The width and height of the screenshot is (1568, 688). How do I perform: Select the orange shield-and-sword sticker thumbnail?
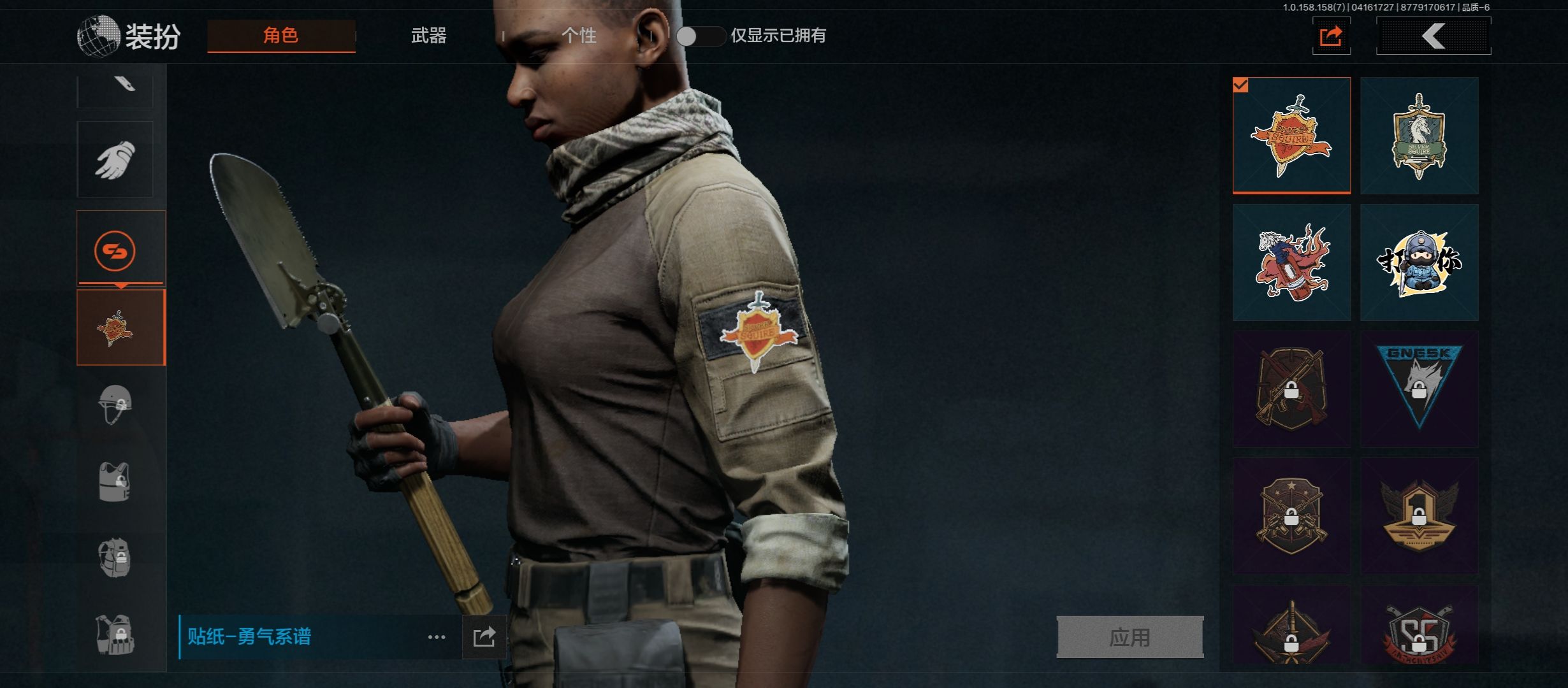pos(1291,135)
